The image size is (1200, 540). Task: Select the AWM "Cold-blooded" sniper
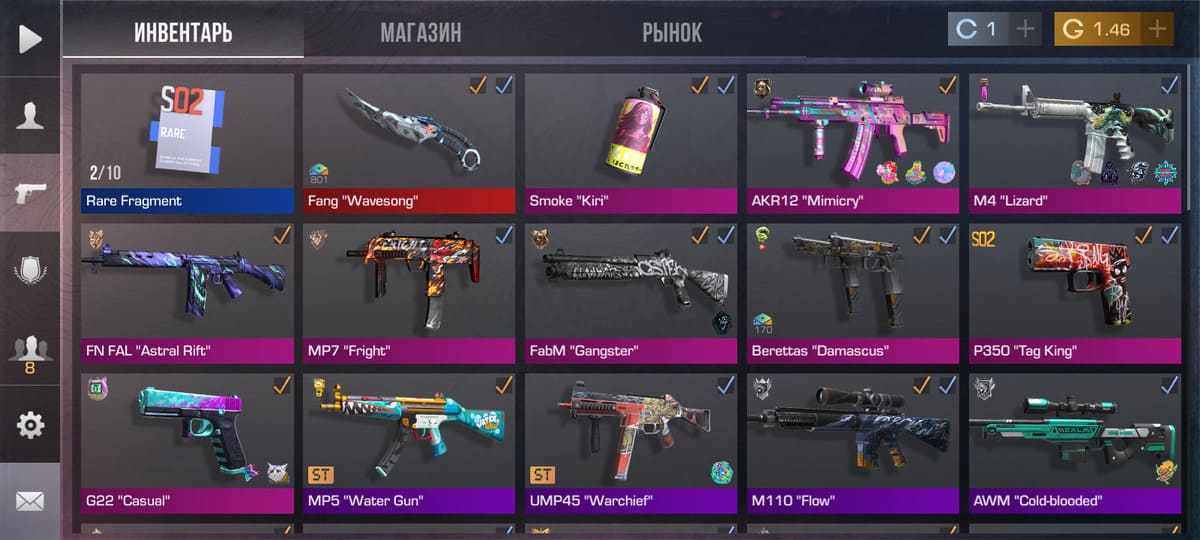click(x=1075, y=442)
